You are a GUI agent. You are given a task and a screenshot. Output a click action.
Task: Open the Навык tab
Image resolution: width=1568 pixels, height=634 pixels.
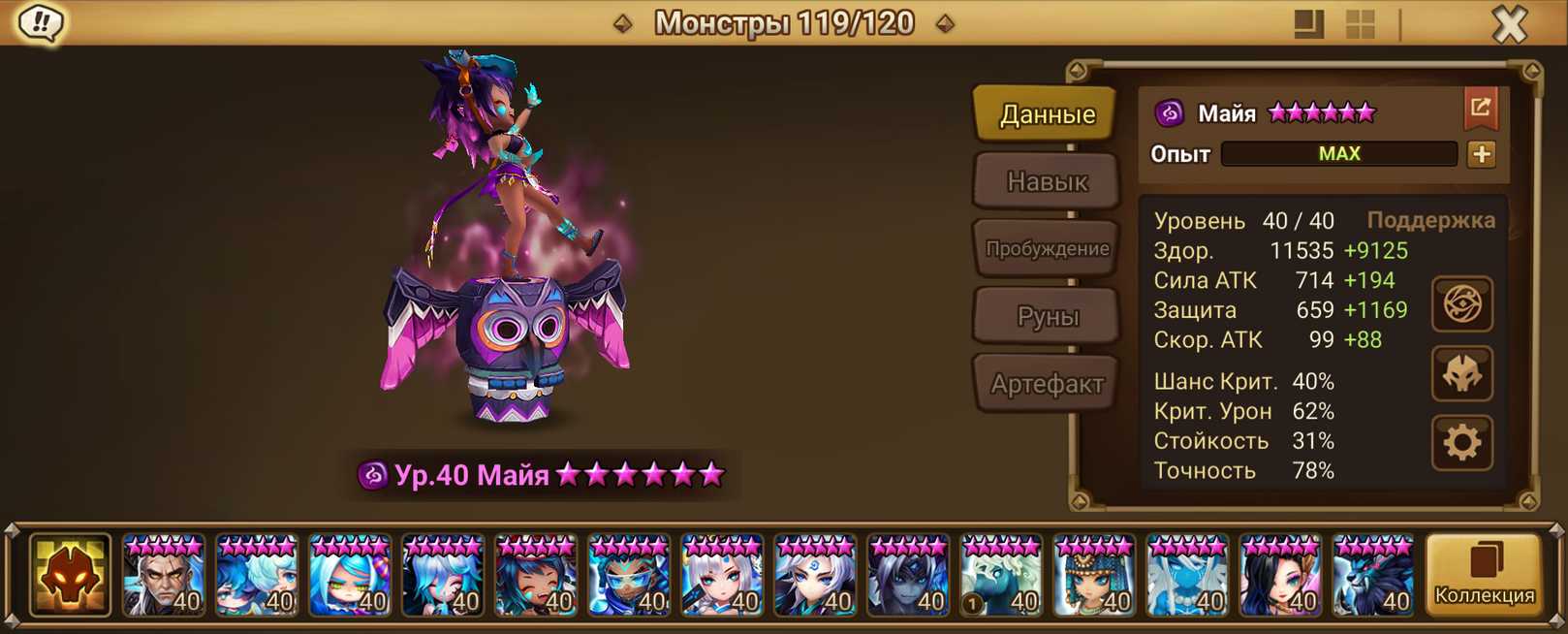tap(1047, 181)
